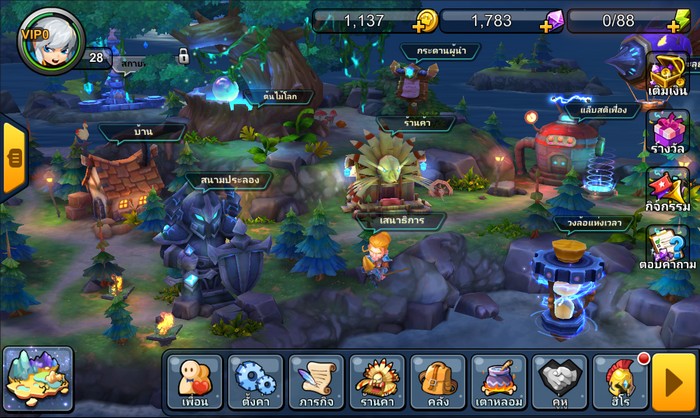This screenshot has width=700, height=418.
Task: Open the world map island icon
Action: pos(38,380)
